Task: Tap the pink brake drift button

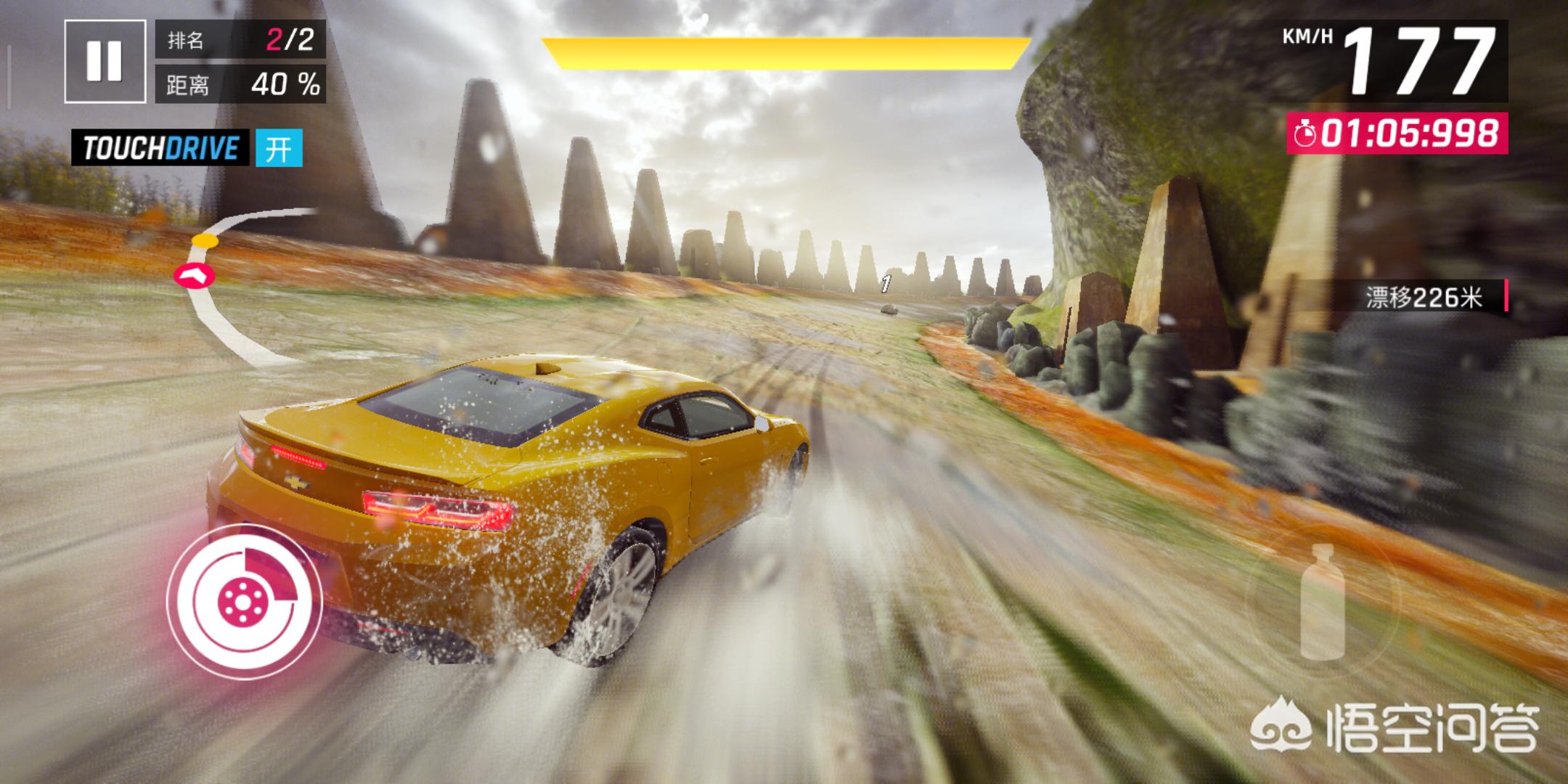Action: (x=245, y=600)
